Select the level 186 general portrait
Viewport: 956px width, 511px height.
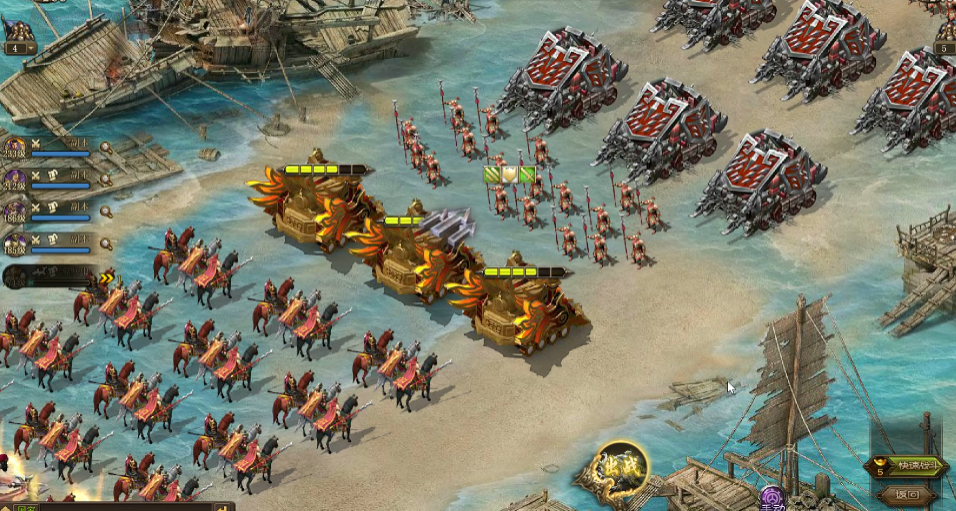coord(14,211)
